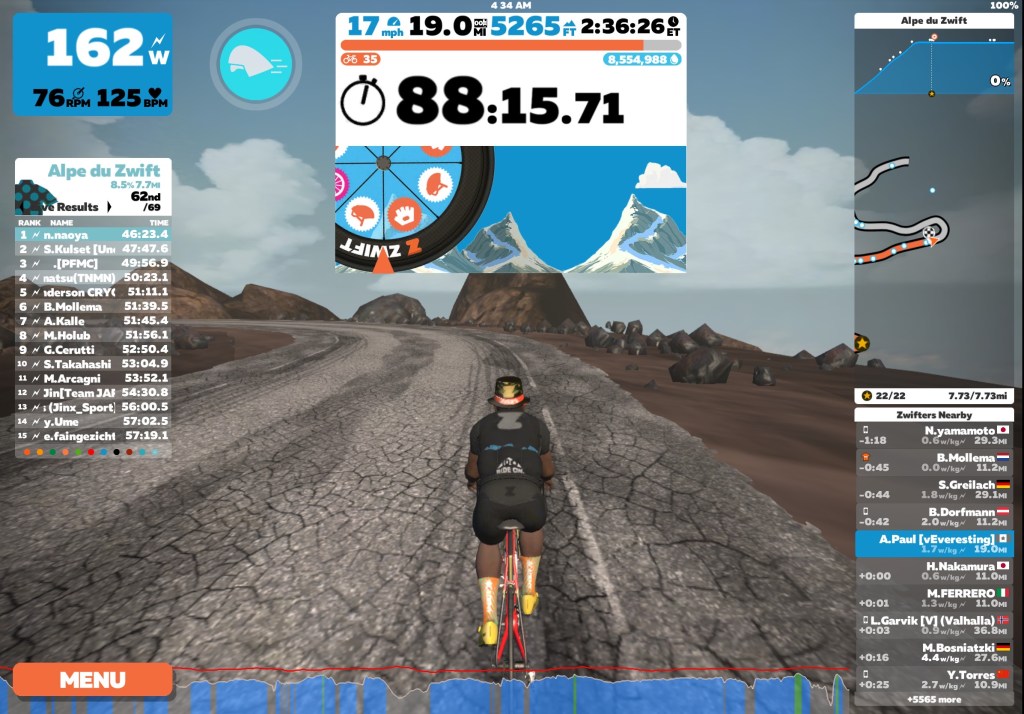This screenshot has width=1024, height=714.
Task: Choose S.Greilach from nearby riders
Action: coord(934,489)
